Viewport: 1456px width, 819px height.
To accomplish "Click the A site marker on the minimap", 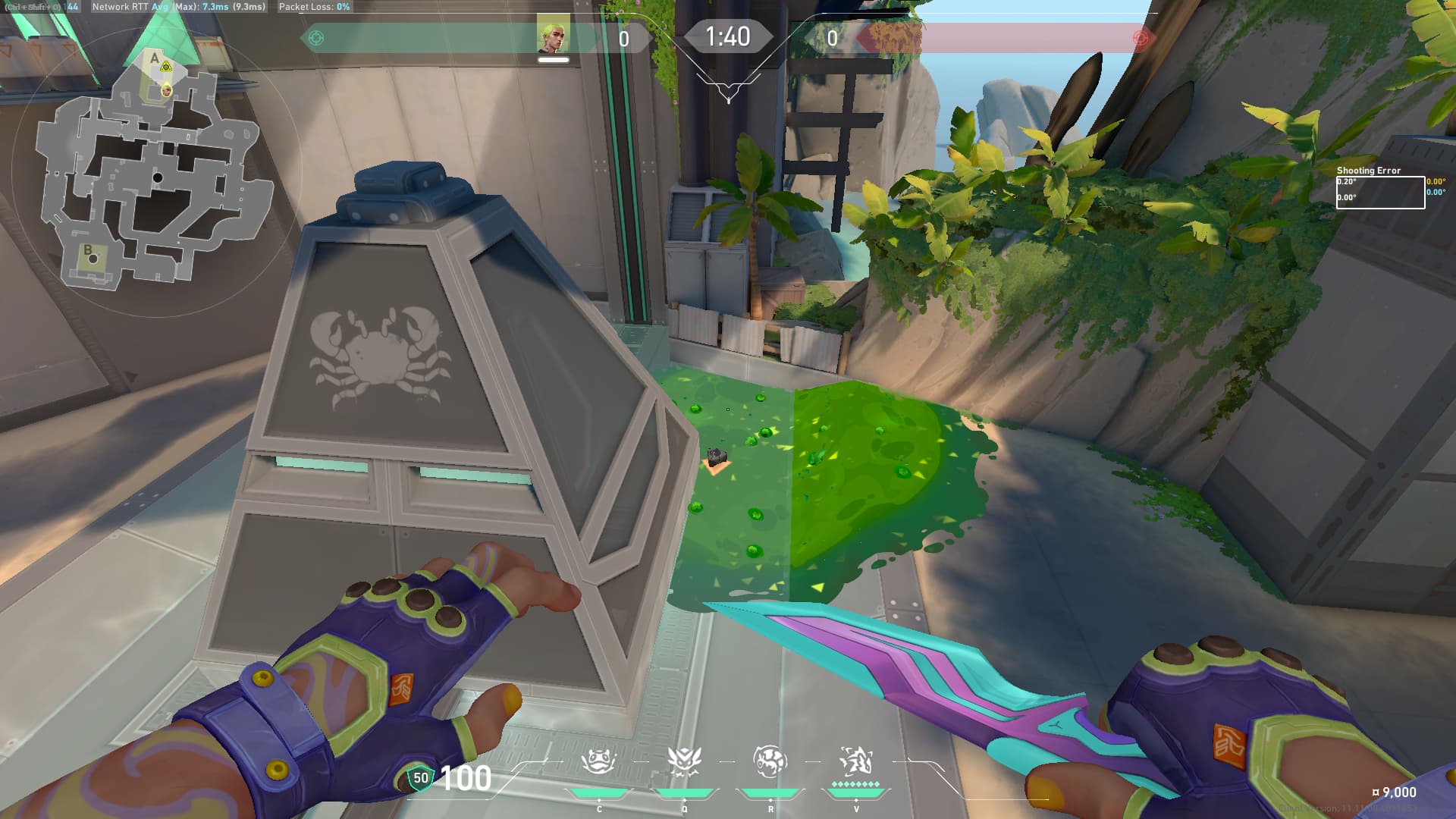I will click(x=155, y=58).
